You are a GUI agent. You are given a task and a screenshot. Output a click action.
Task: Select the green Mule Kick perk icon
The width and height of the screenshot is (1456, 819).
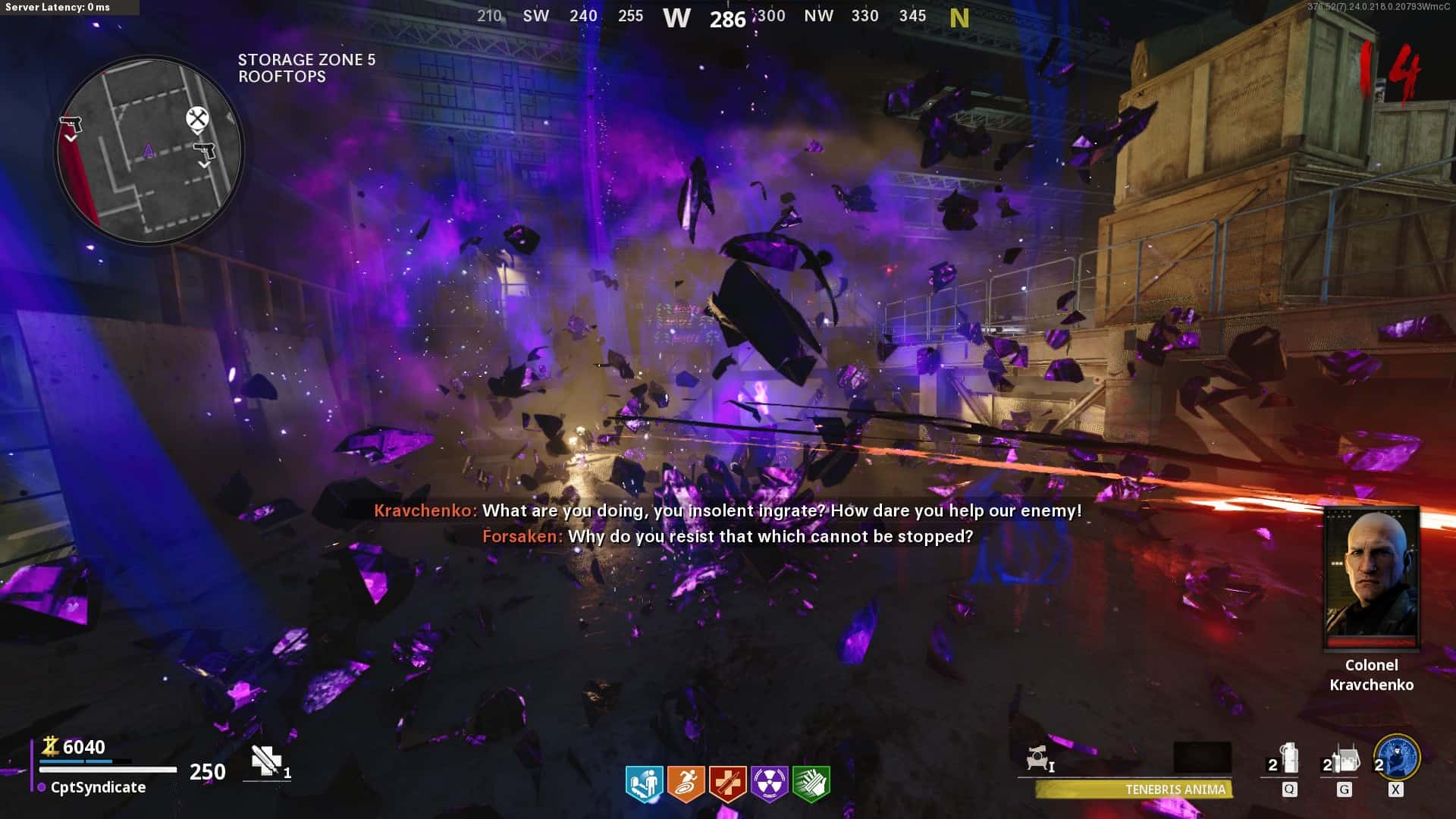click(811, 783)
